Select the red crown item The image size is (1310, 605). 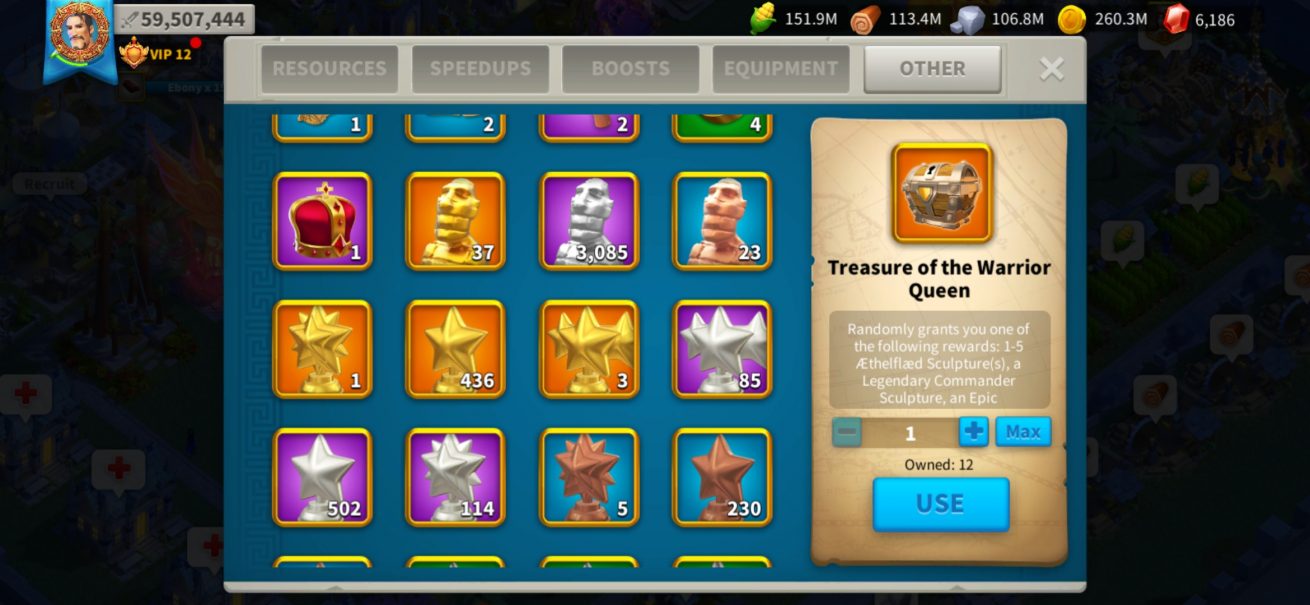pos(322,221)
